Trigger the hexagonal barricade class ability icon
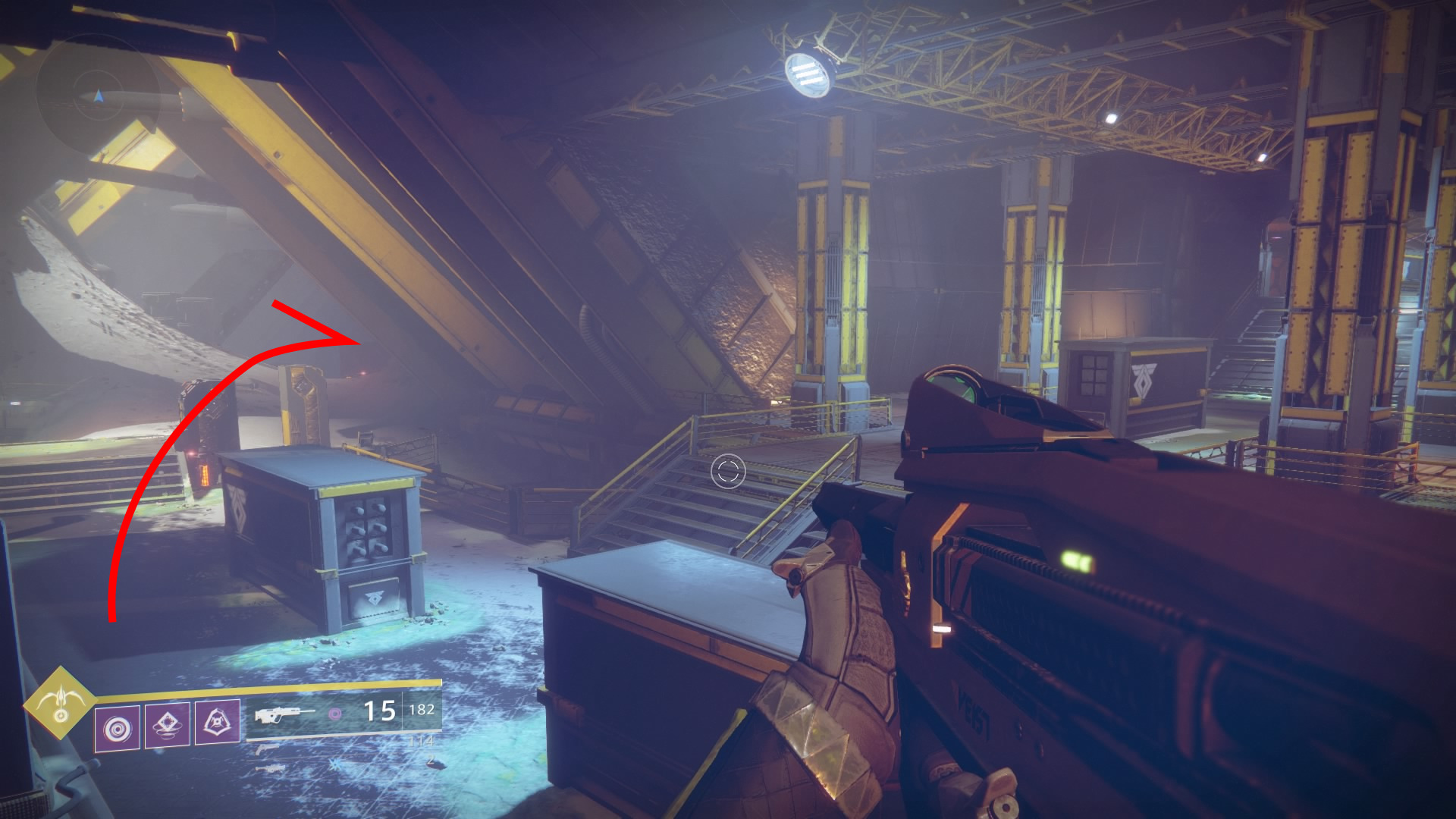 point(218,723)
